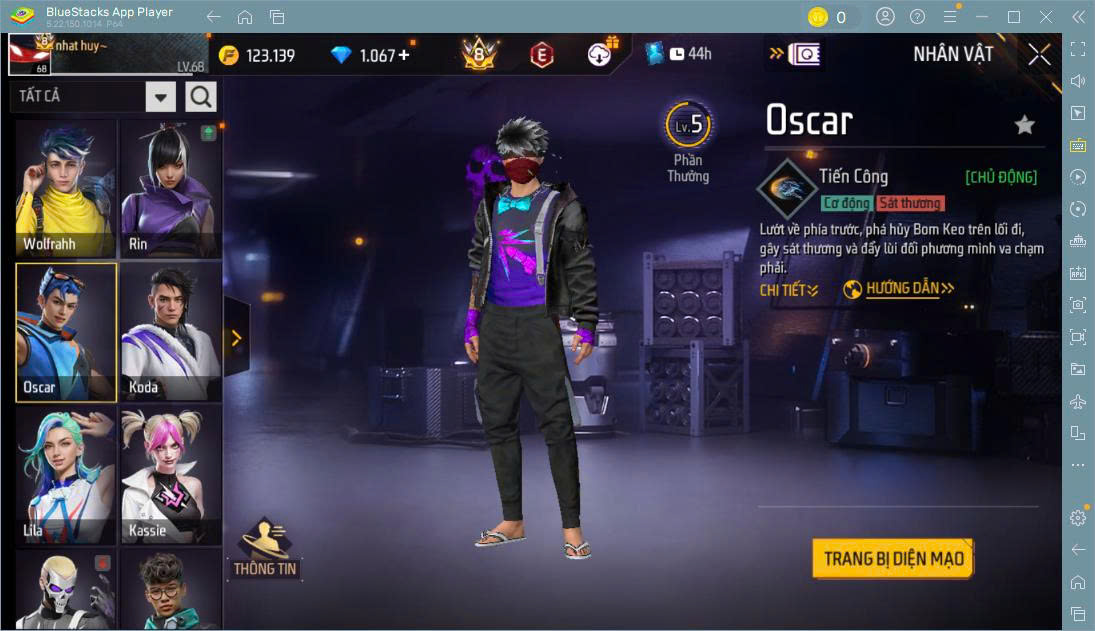Choose the Rin character tile
The height and width of the screenshot is (631, 1095).
(x=171, y=189)
